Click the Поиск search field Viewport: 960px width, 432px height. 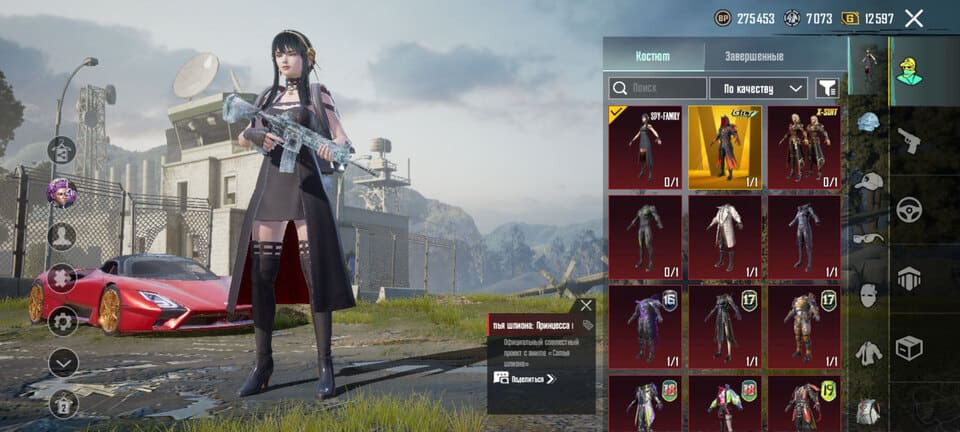(x=657, y=88)
